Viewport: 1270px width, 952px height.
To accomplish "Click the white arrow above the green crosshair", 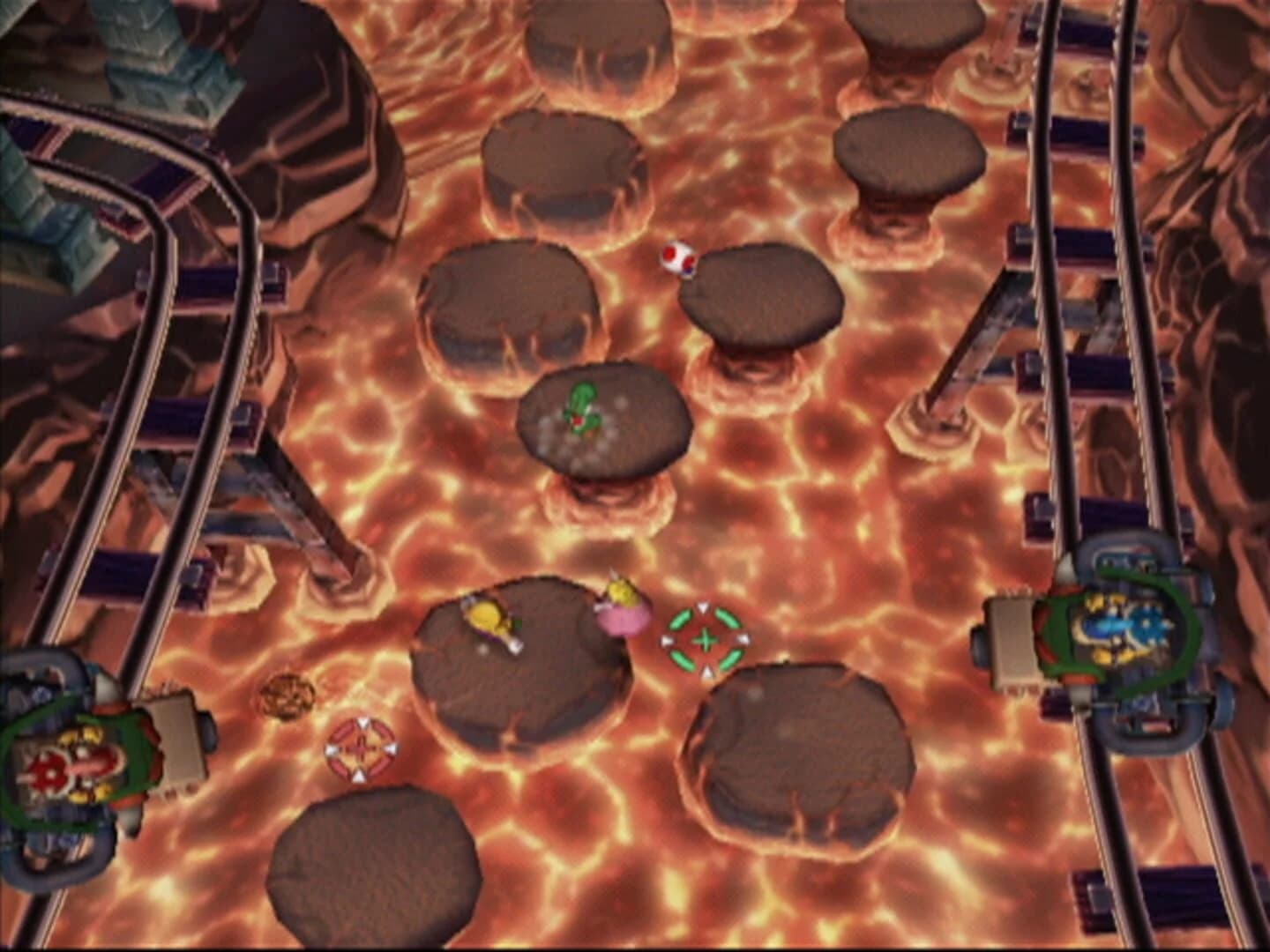I will [703, 607].
